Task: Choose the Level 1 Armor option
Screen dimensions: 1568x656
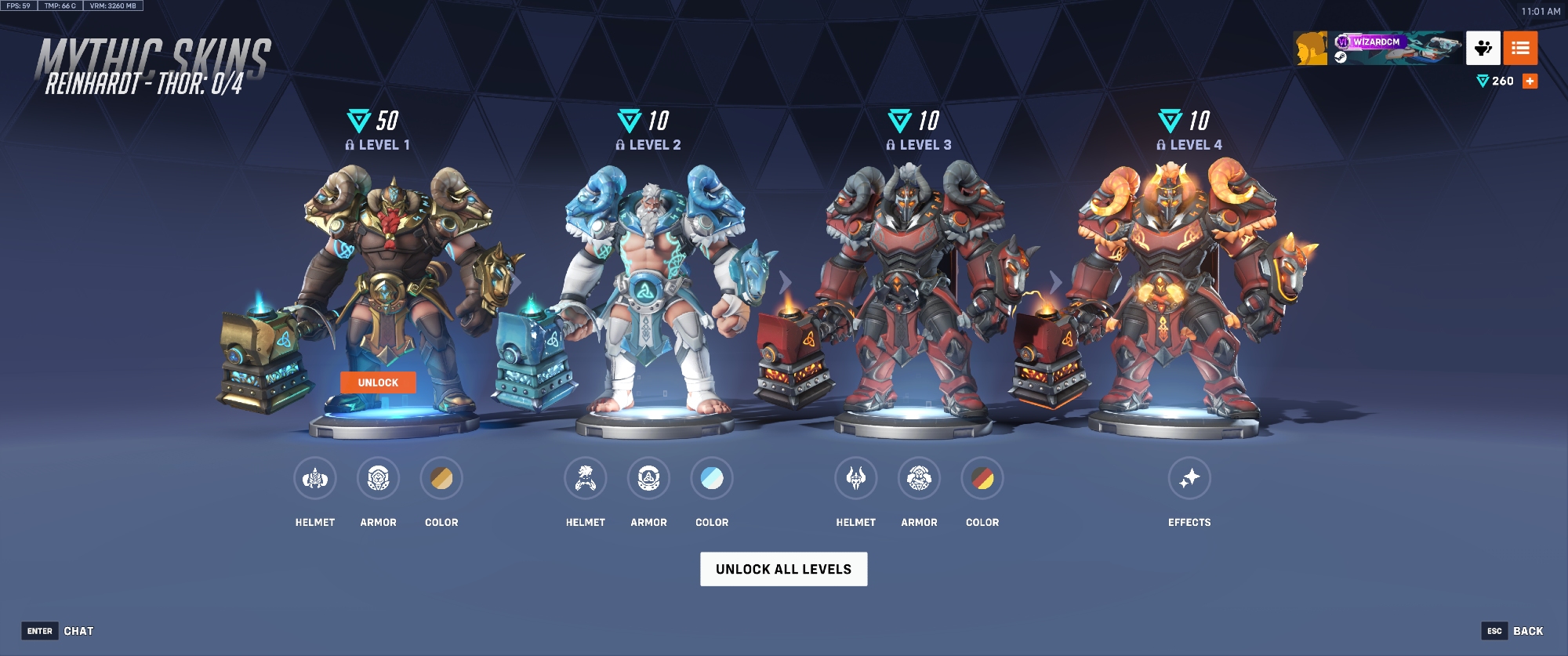Action: (x=378, y=478)
